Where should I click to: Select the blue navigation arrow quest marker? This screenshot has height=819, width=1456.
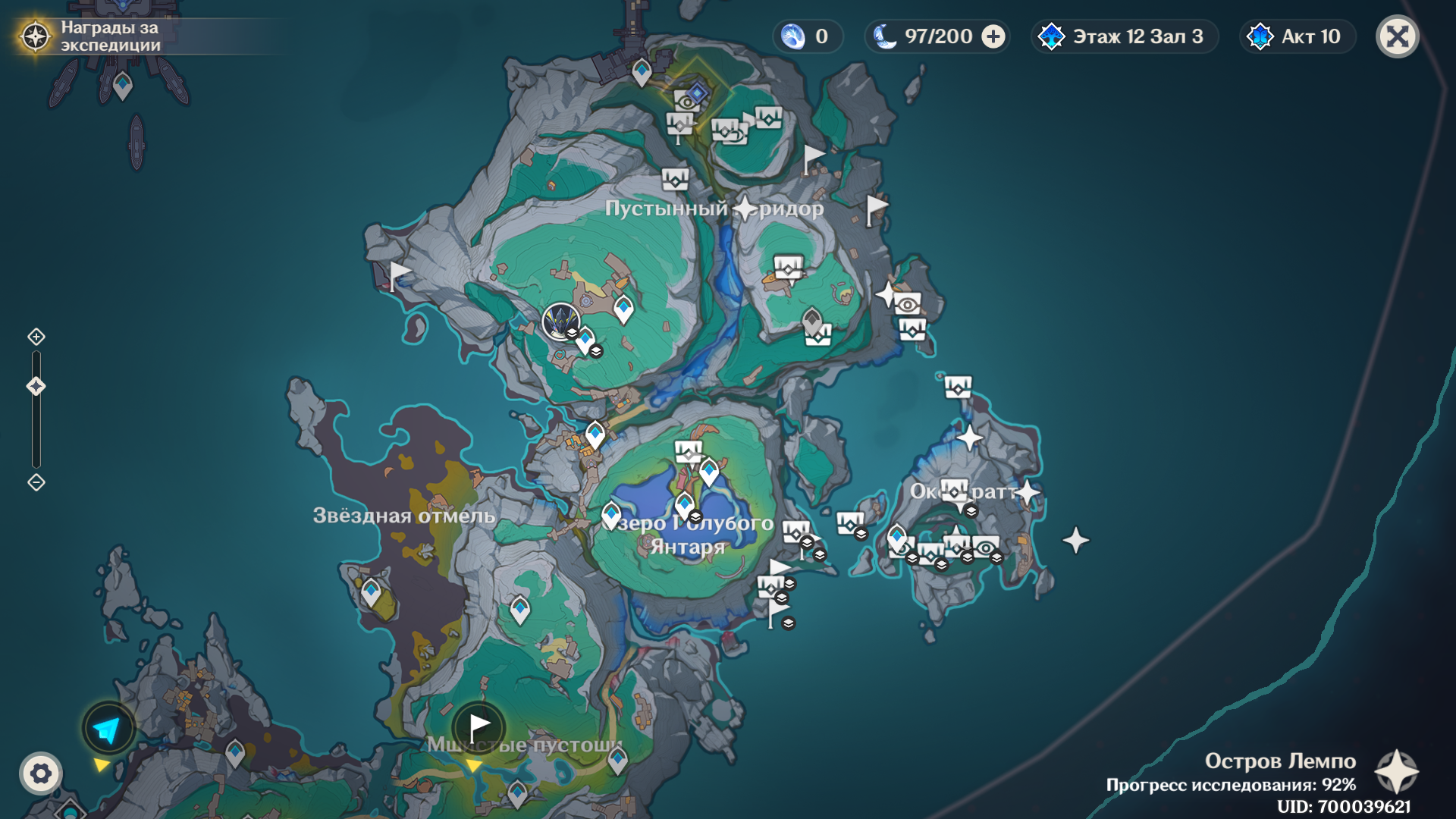108,729
